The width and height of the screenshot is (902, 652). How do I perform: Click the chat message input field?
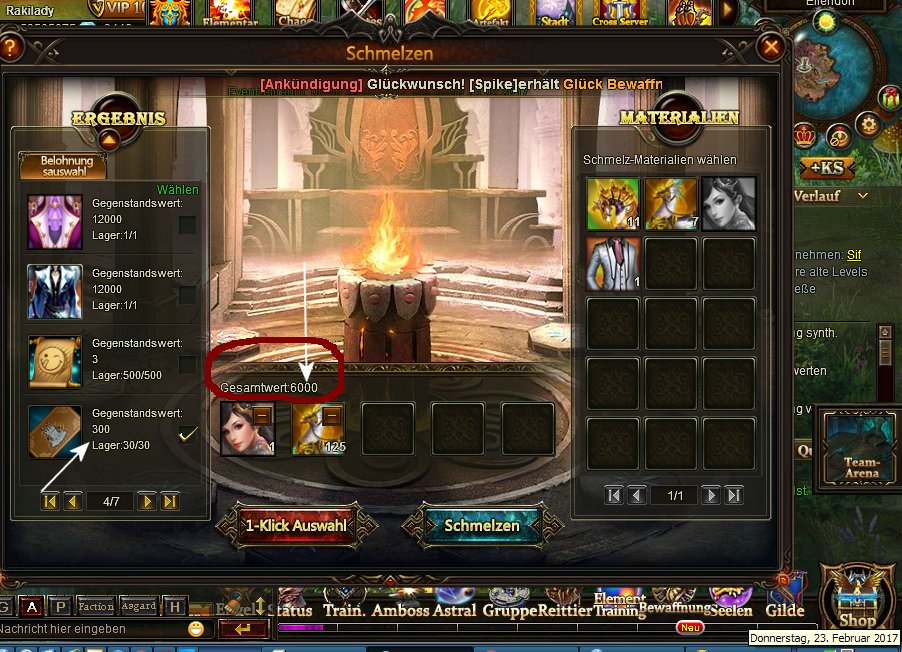90,629
